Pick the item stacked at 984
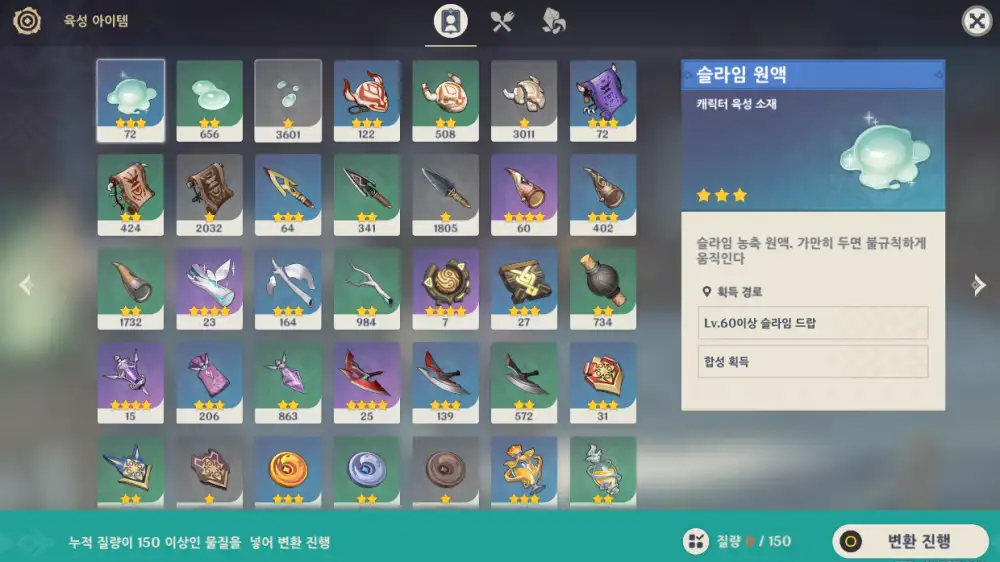 367,287
